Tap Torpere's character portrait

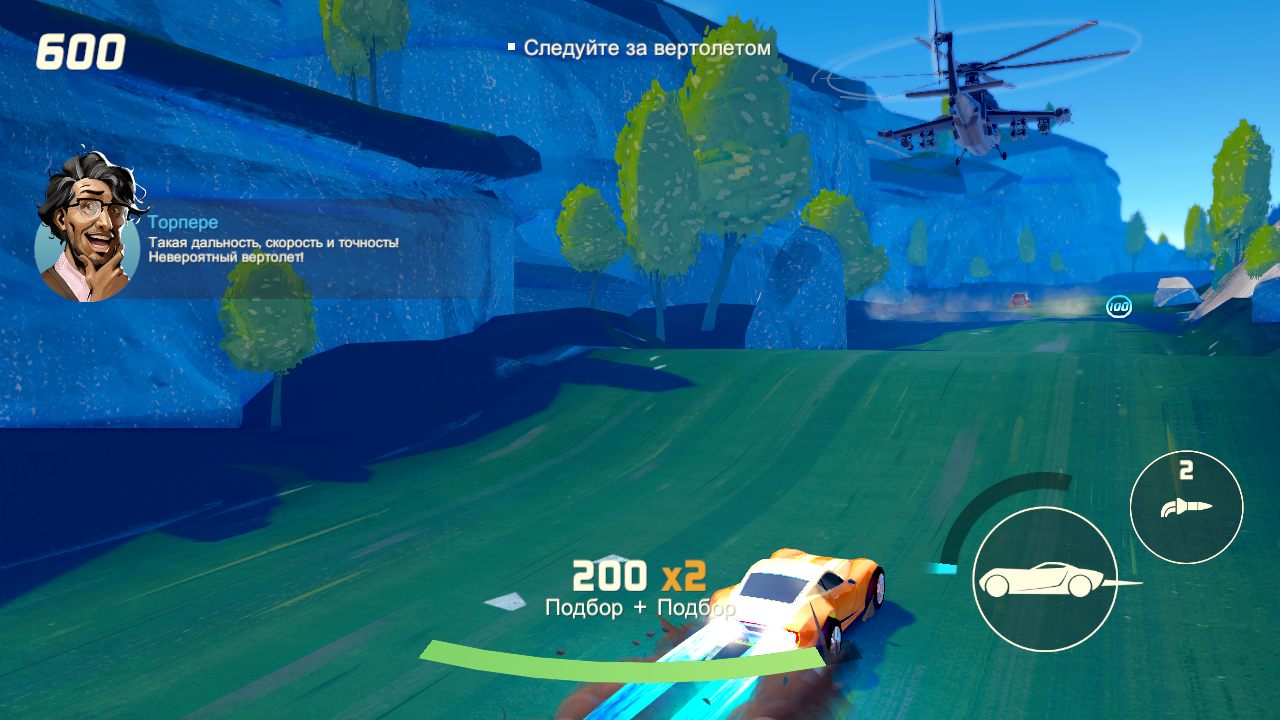coord(86,228)
